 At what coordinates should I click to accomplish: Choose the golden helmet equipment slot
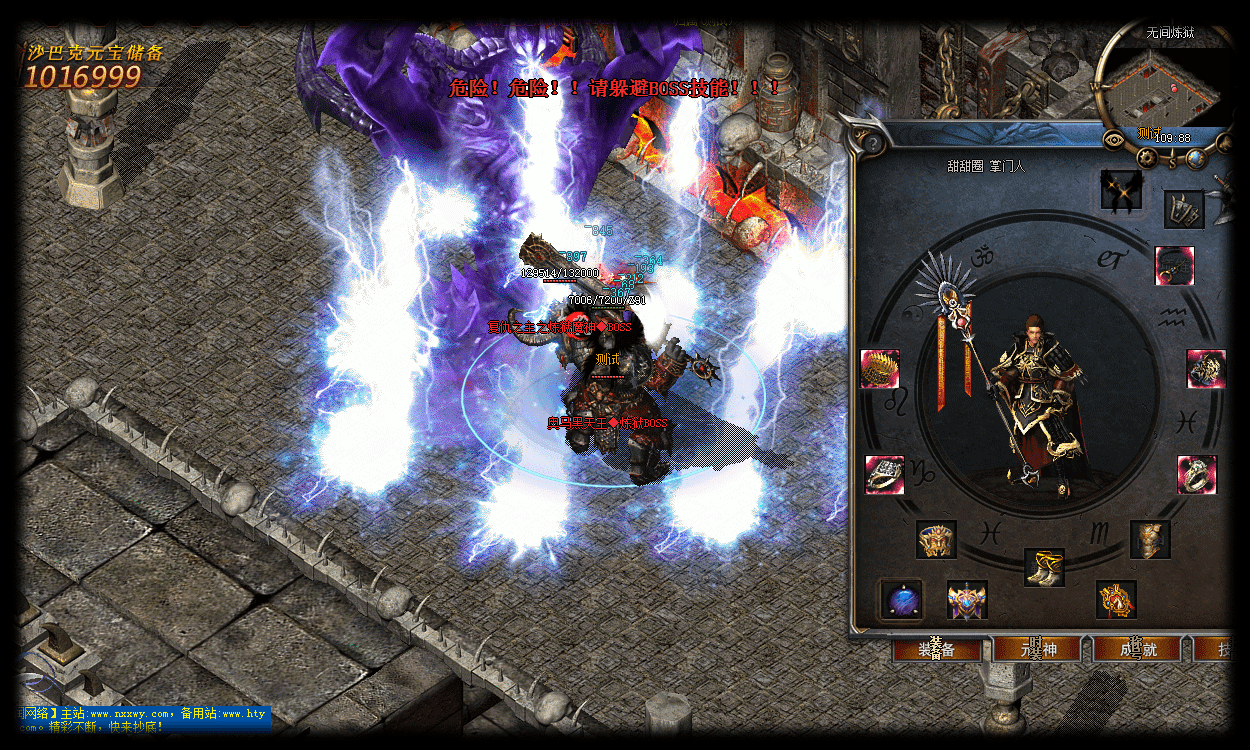coord(937,539)
